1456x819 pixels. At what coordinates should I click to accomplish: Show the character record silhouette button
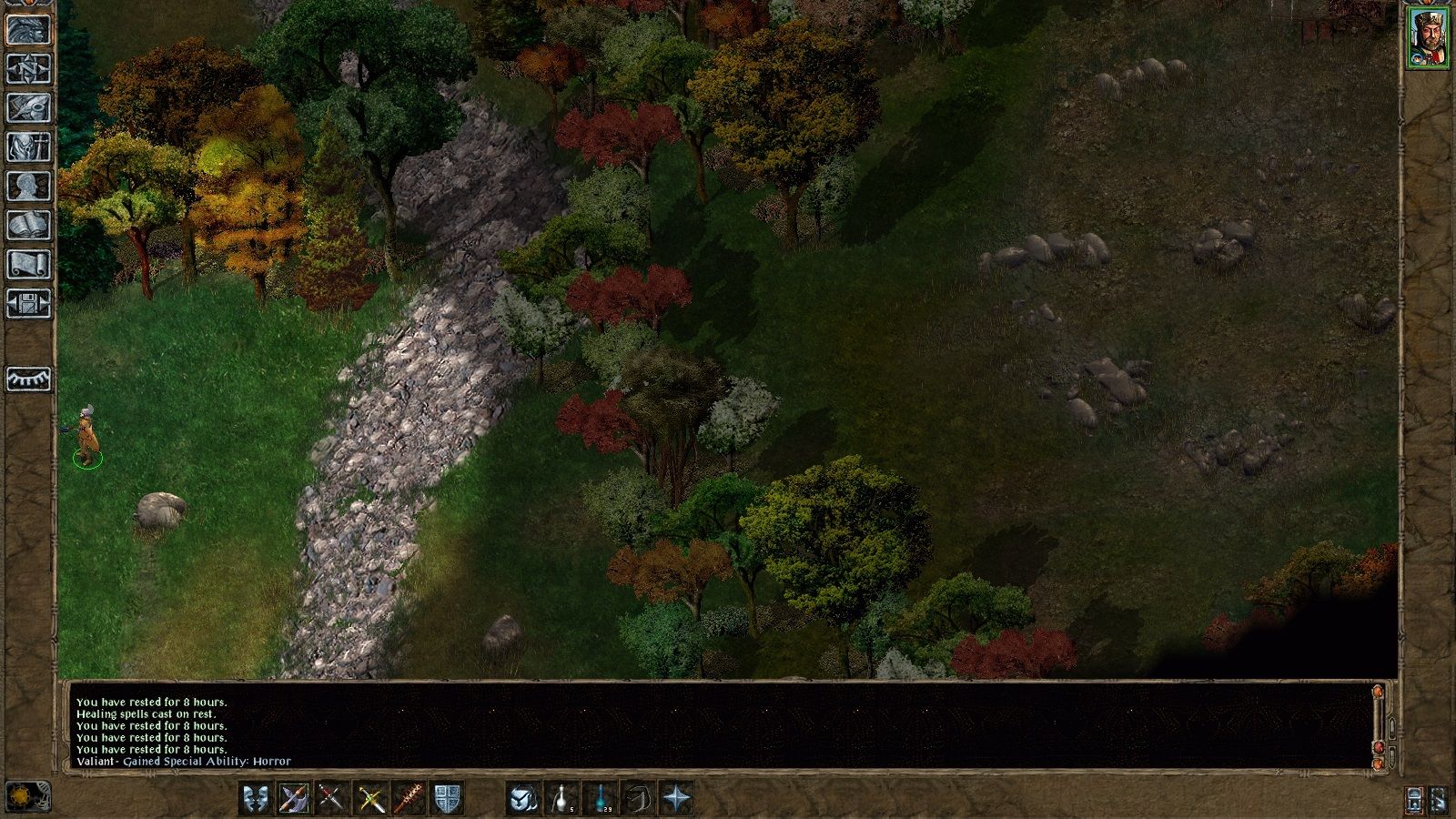point(29,187)
